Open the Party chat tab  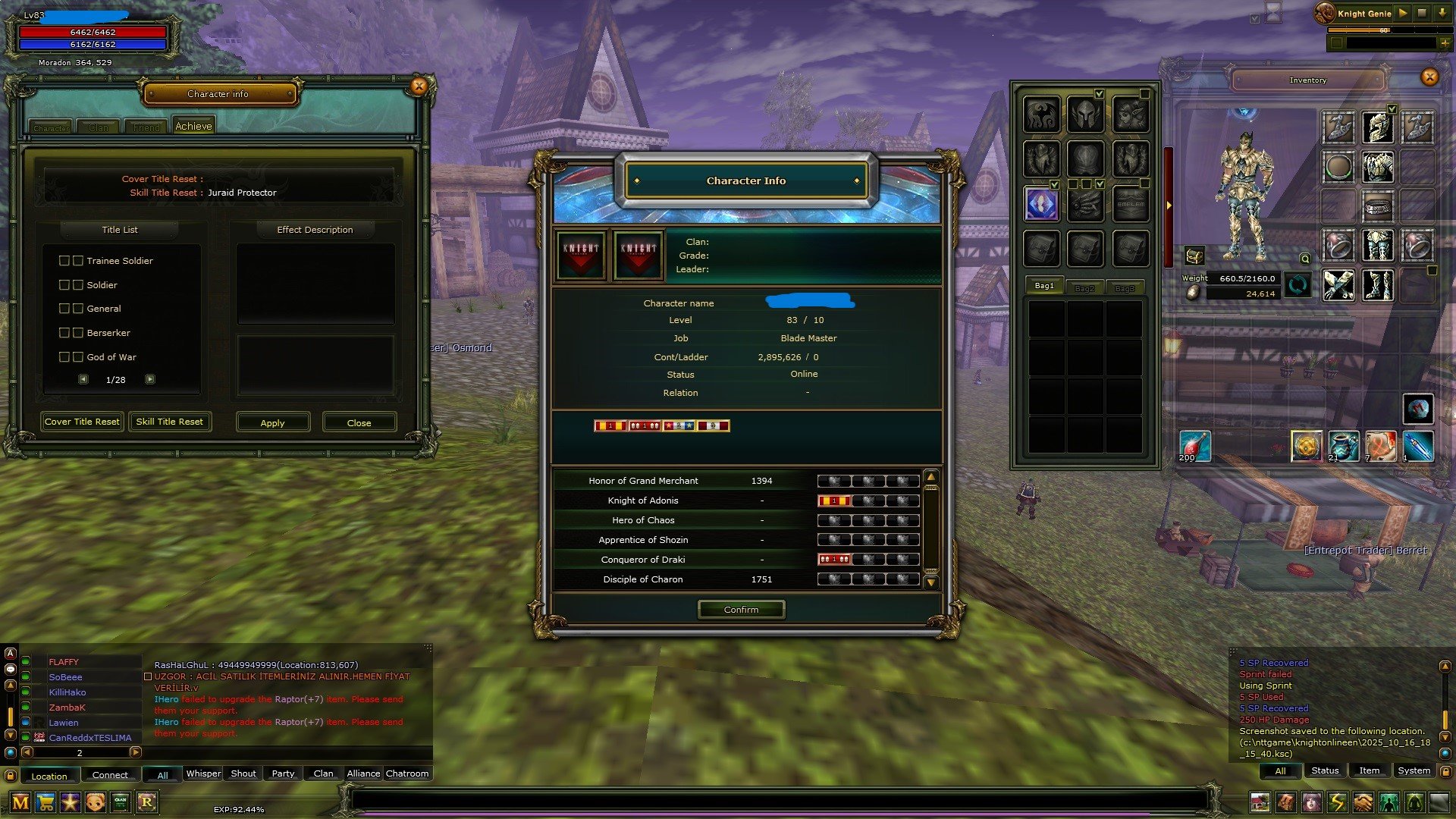(283, 773)
